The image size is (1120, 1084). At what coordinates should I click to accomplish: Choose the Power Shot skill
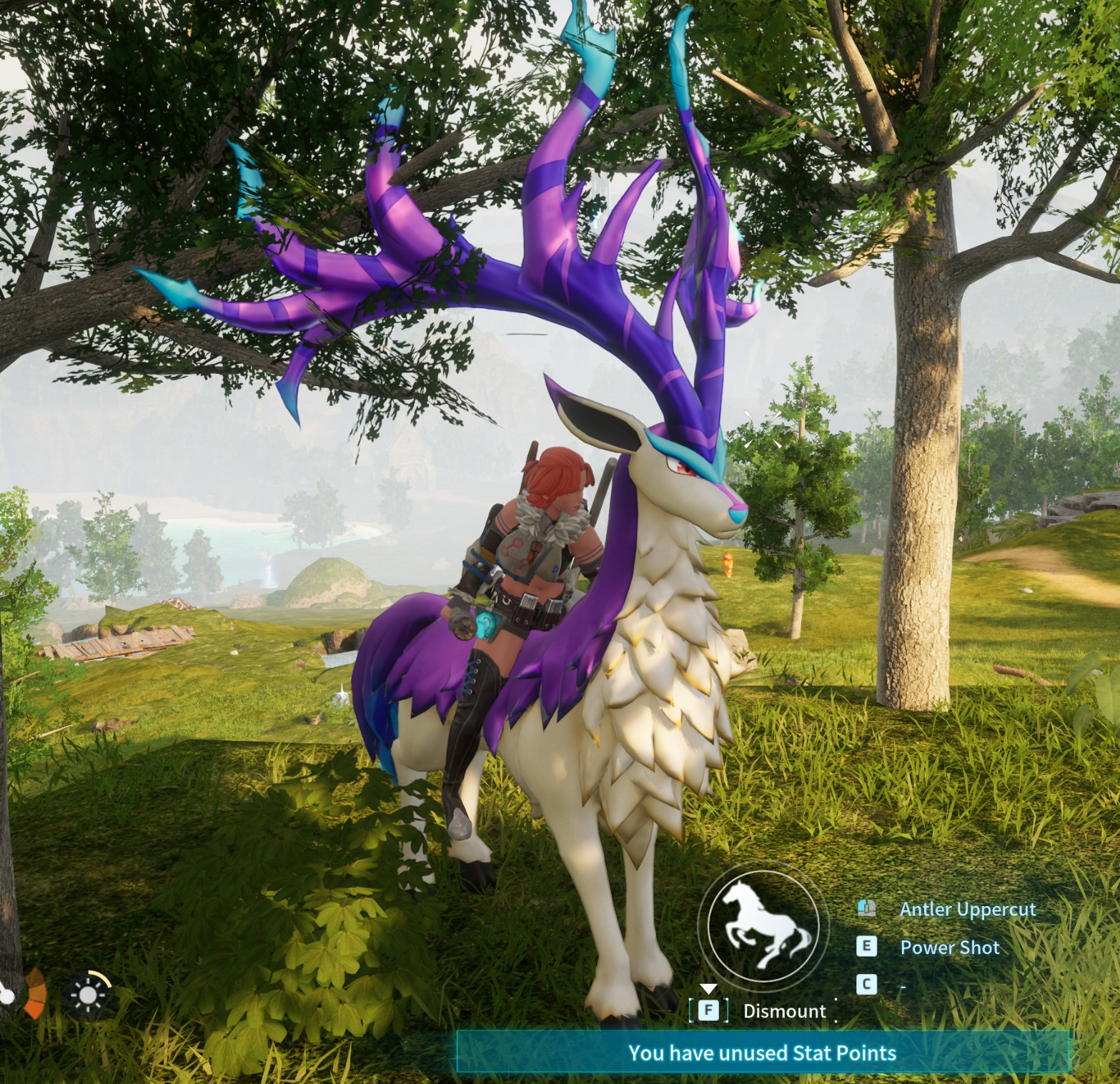(949, 947)
